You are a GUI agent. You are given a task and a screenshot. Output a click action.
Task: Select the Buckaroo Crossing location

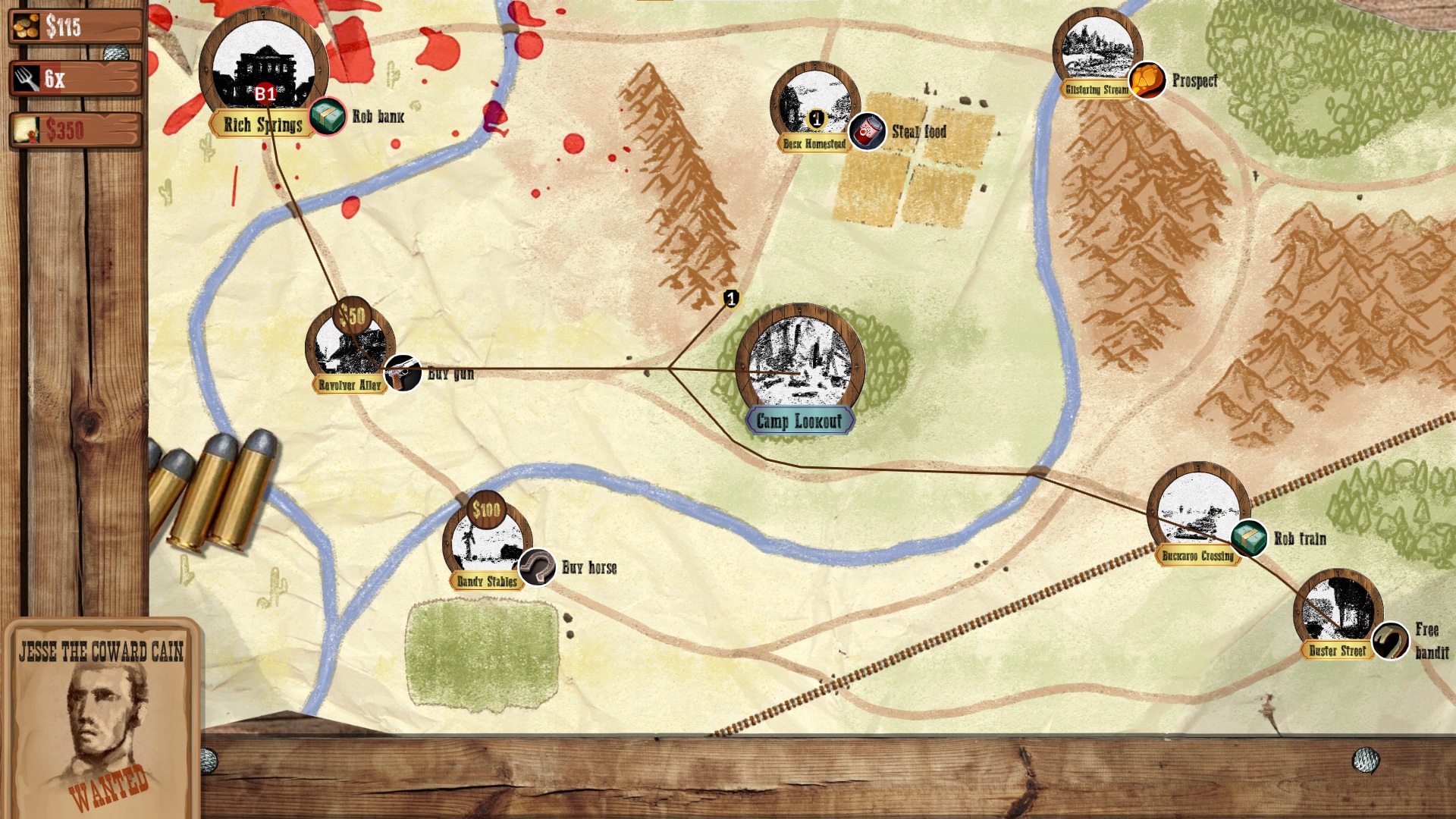(1198, 510)
